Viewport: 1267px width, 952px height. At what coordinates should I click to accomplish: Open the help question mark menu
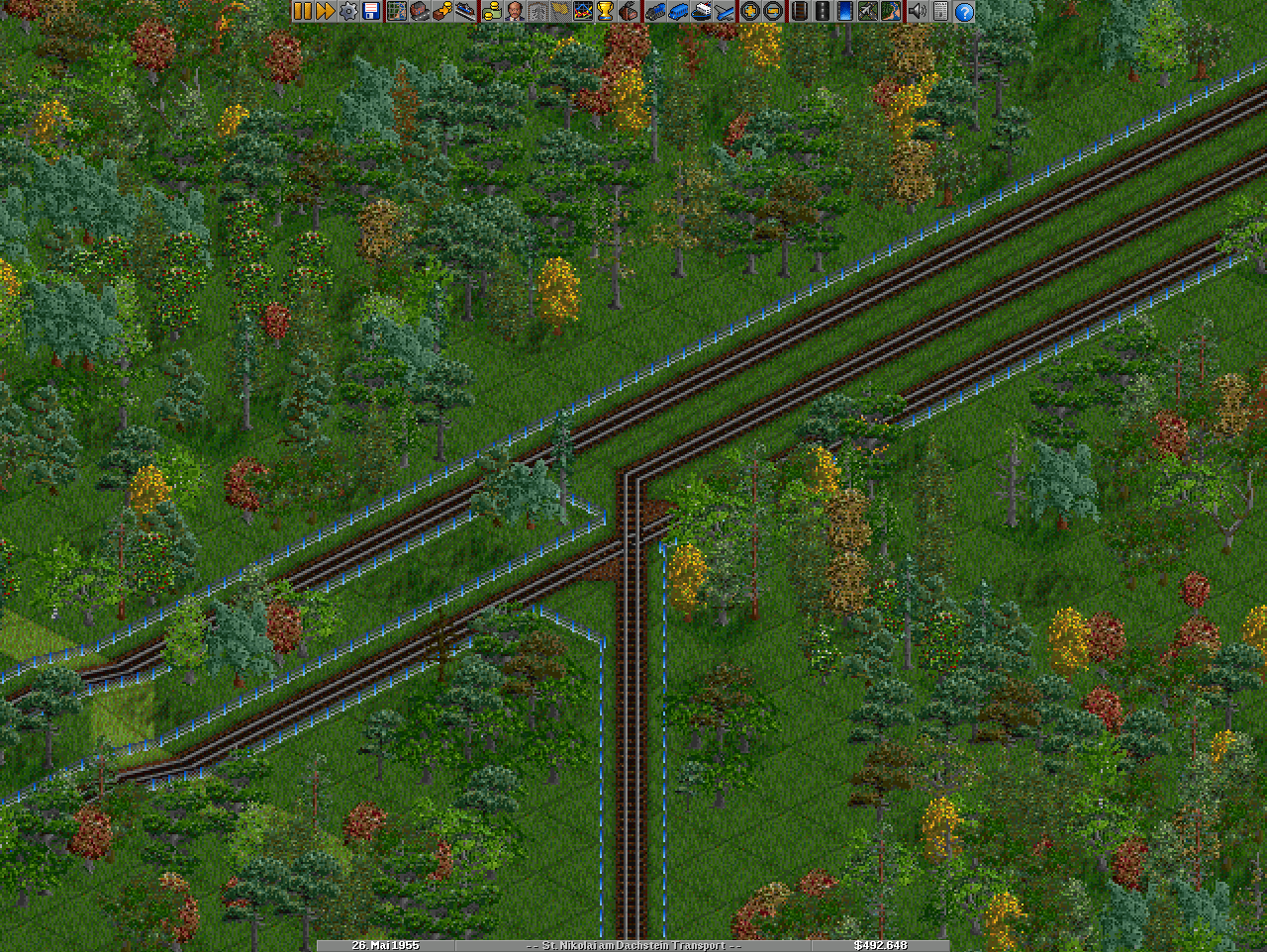point(963,11)
